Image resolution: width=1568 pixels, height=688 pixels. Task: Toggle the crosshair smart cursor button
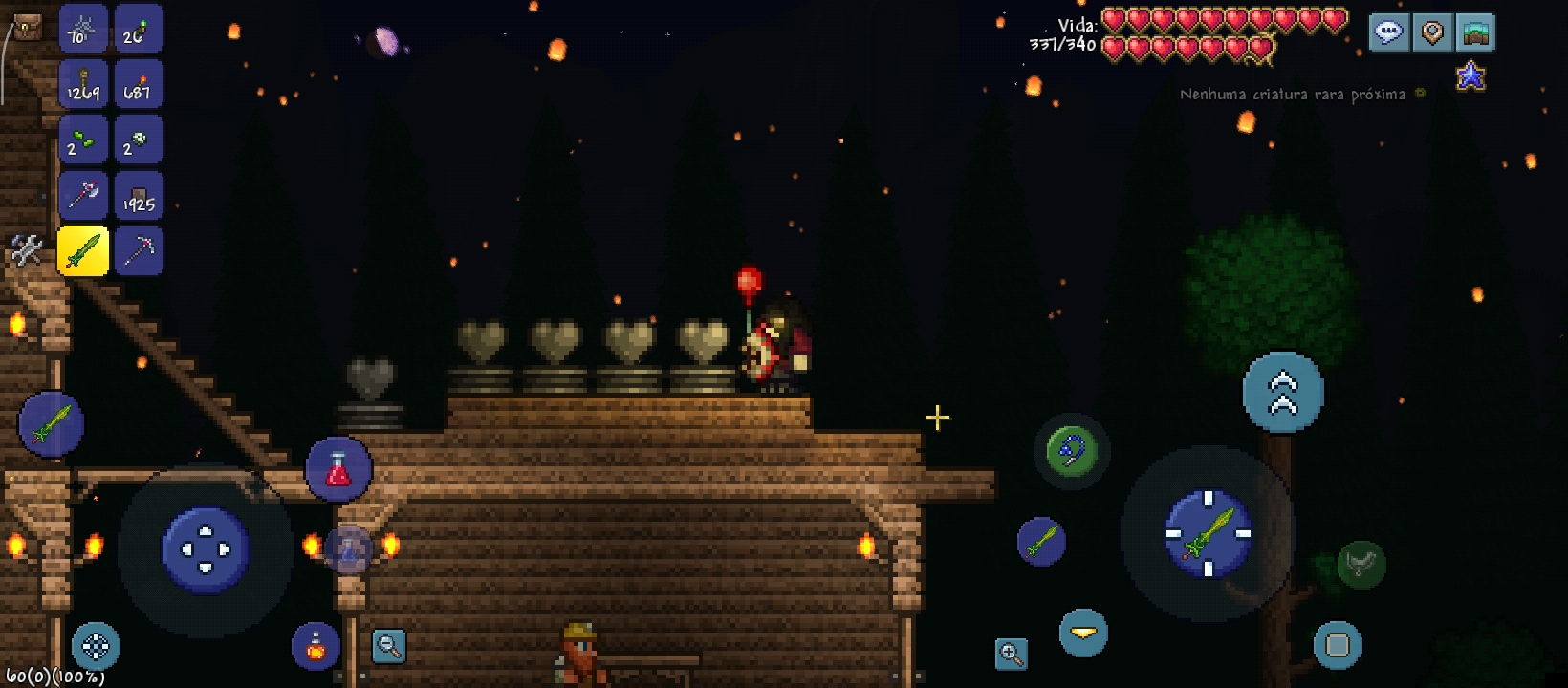coord(96,647)
